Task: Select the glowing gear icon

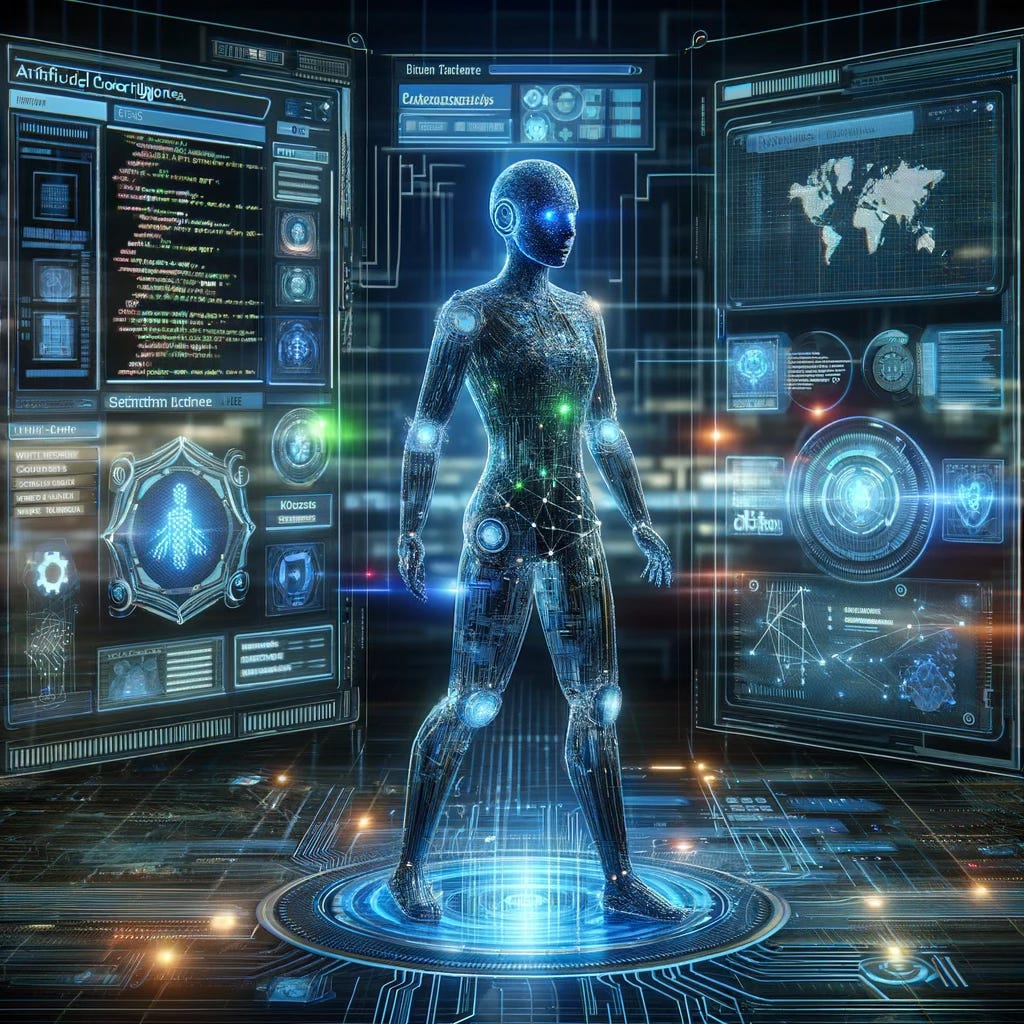Action: pos(52,574)
